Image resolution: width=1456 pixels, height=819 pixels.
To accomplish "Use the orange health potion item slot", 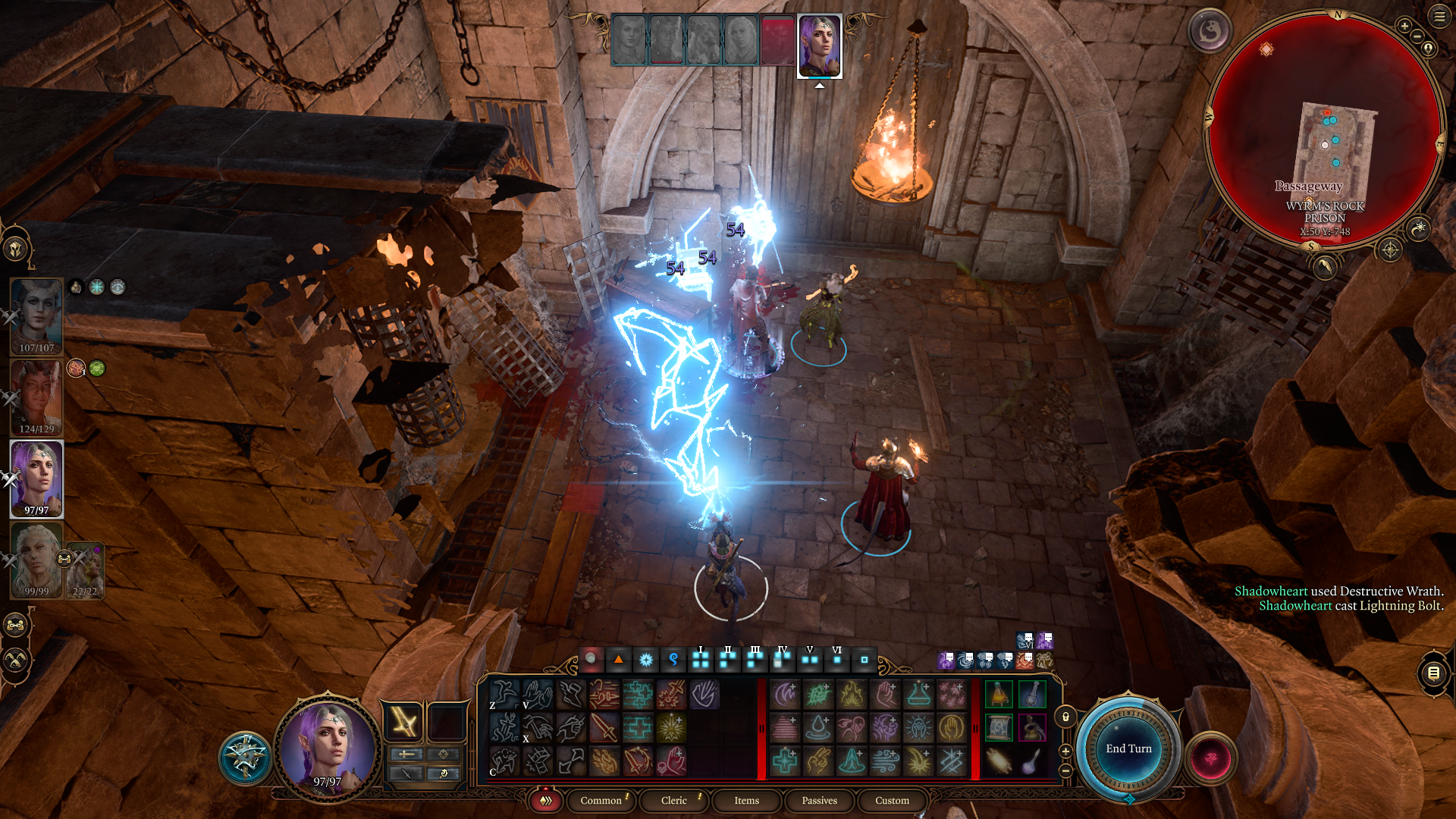I will (x=999, y=694).
